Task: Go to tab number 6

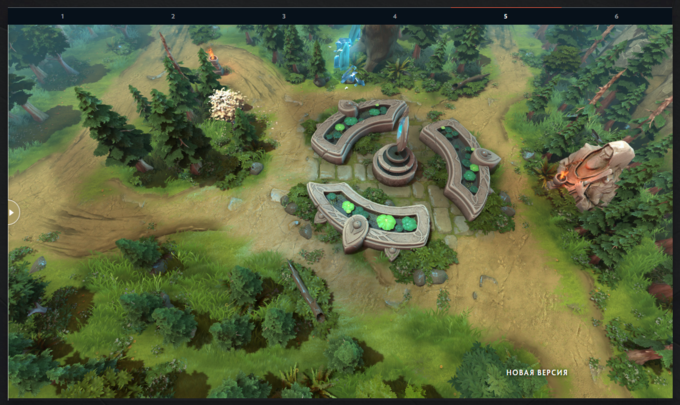Action: [x=616, y=16]
